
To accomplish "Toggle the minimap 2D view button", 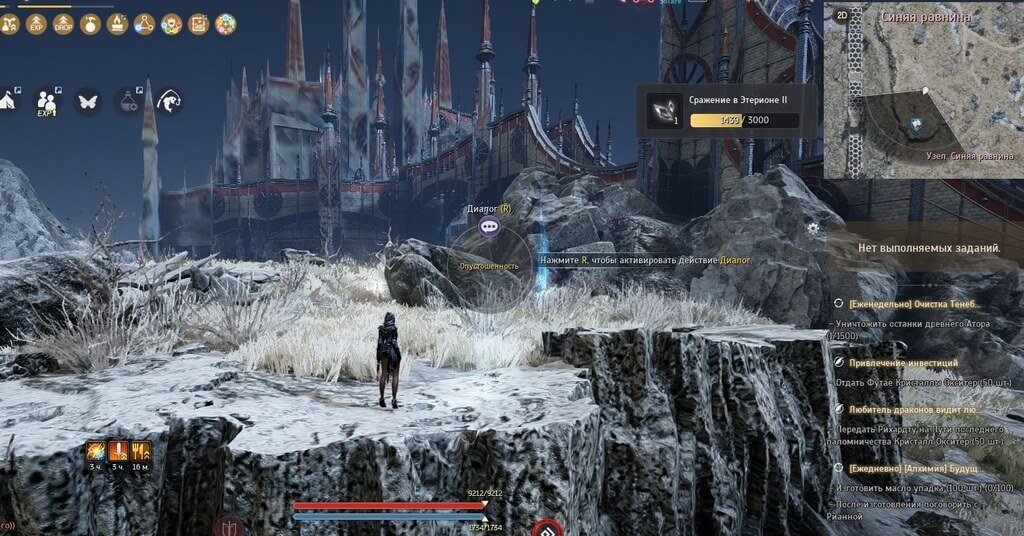I will tap(841, 15).
